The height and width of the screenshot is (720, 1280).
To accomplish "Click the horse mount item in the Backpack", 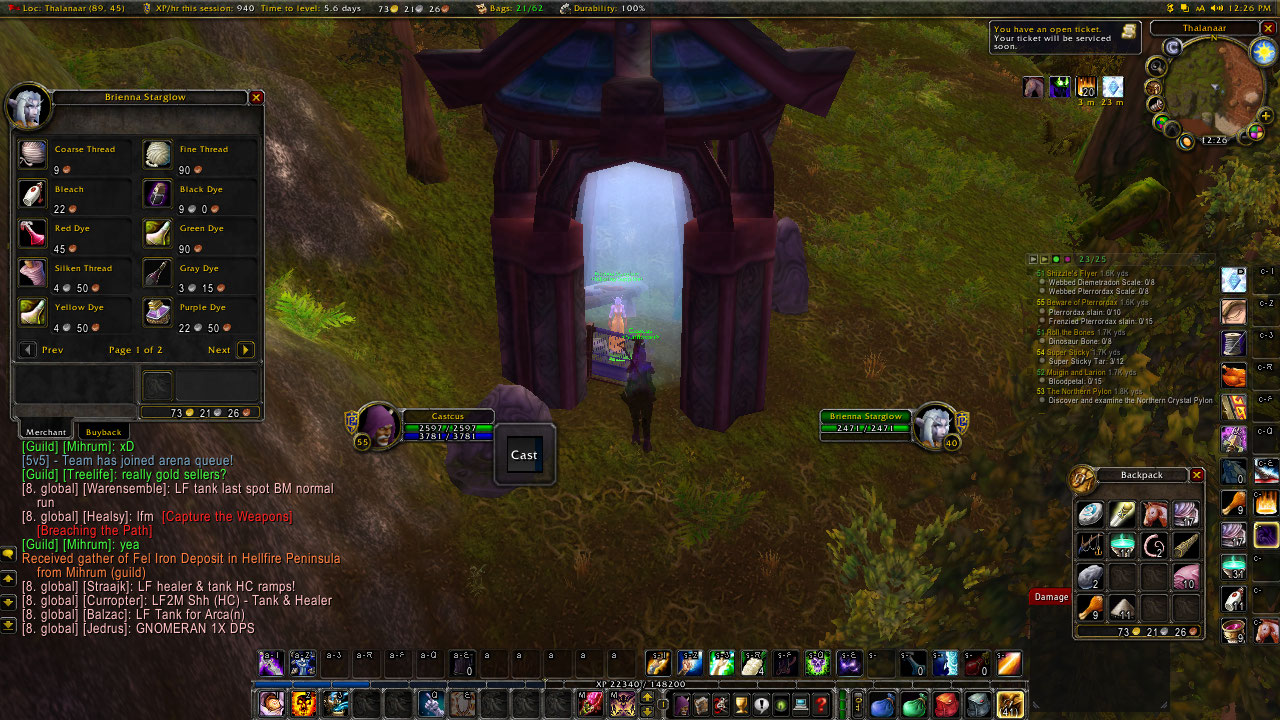I will coord(1155,515).
